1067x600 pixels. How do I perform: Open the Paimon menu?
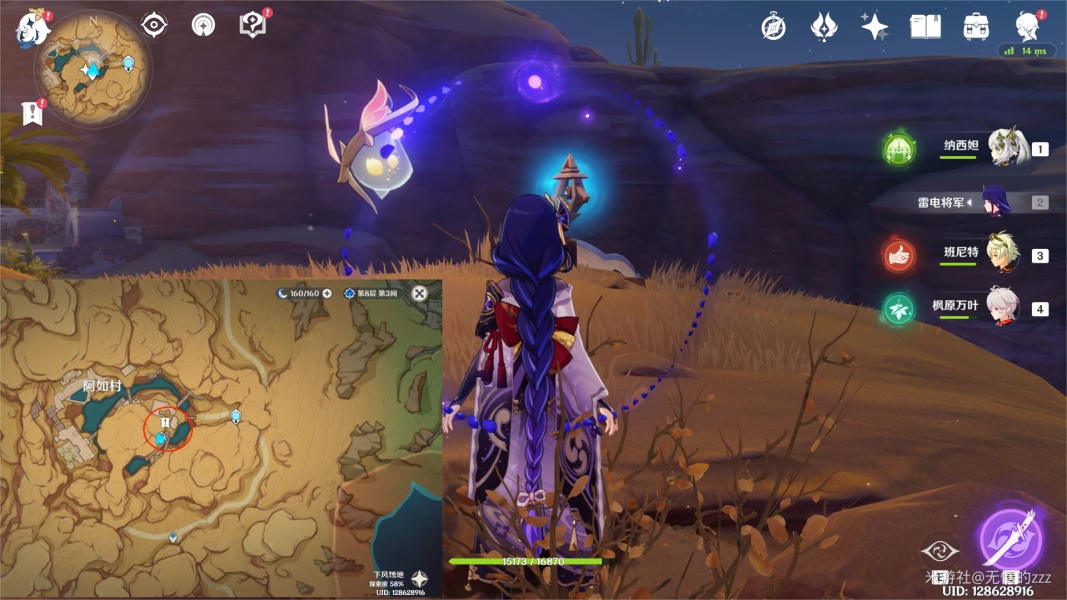click(34, 28)
